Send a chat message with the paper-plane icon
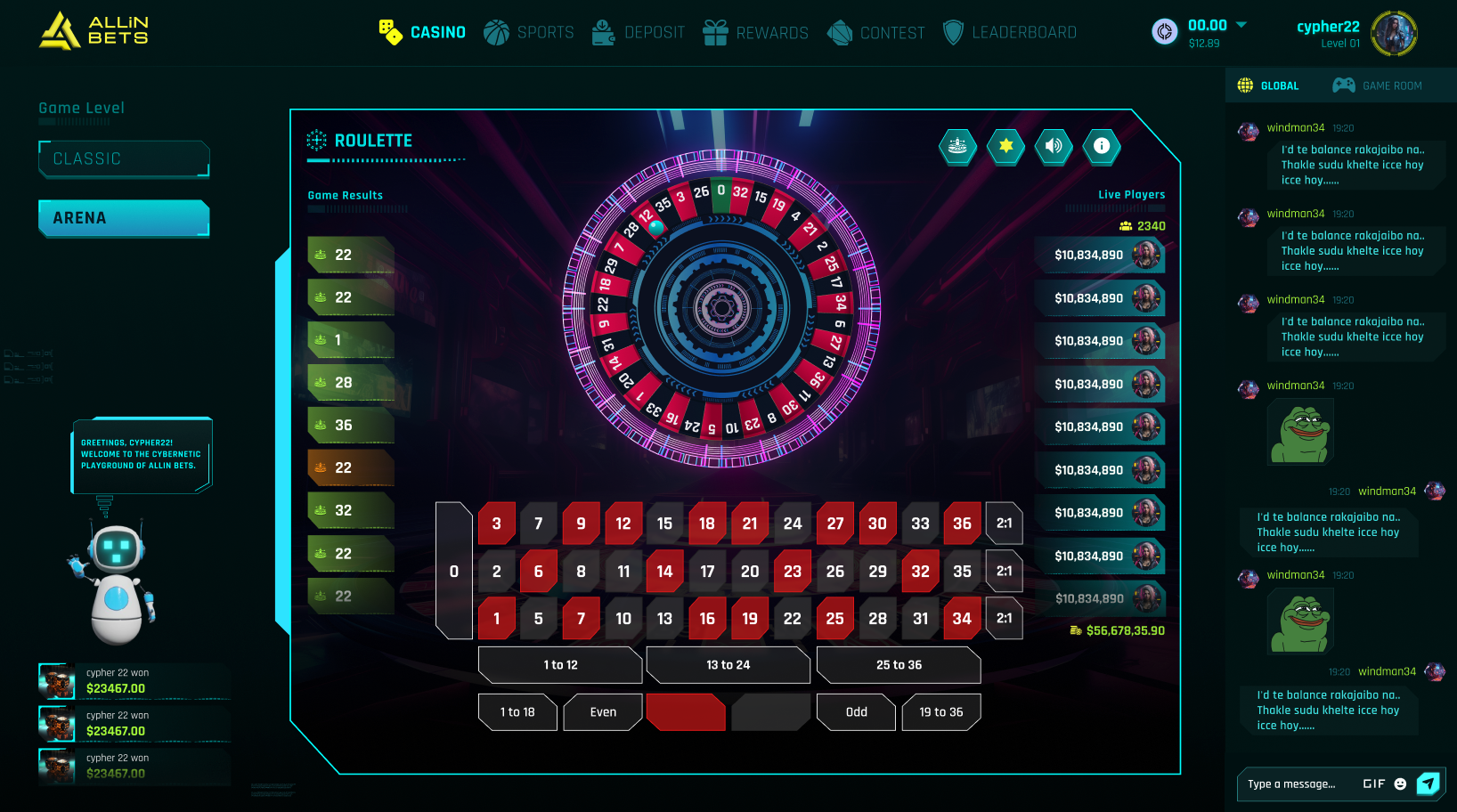The height and width of the screenshot is (812, 1457). (x=1429, y=784)
